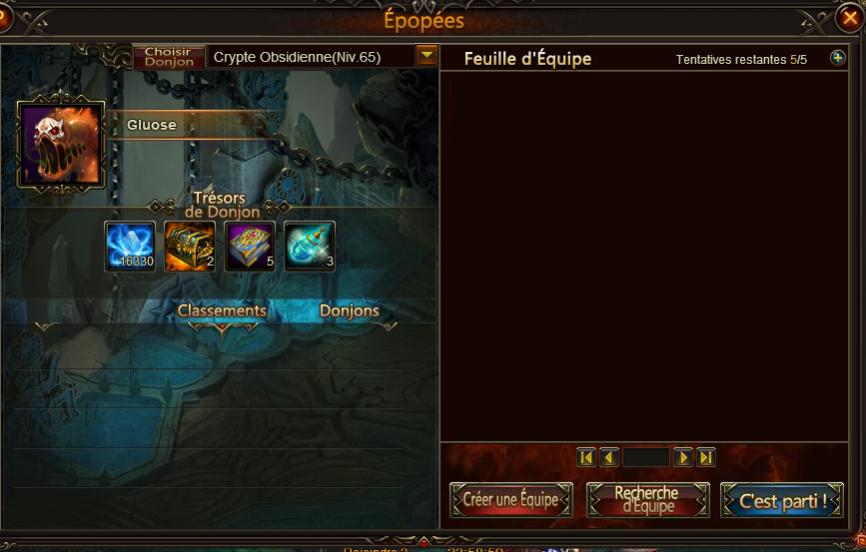Select the Gluose boss portrait
866x552 pixels.
[x=61, y=144]
